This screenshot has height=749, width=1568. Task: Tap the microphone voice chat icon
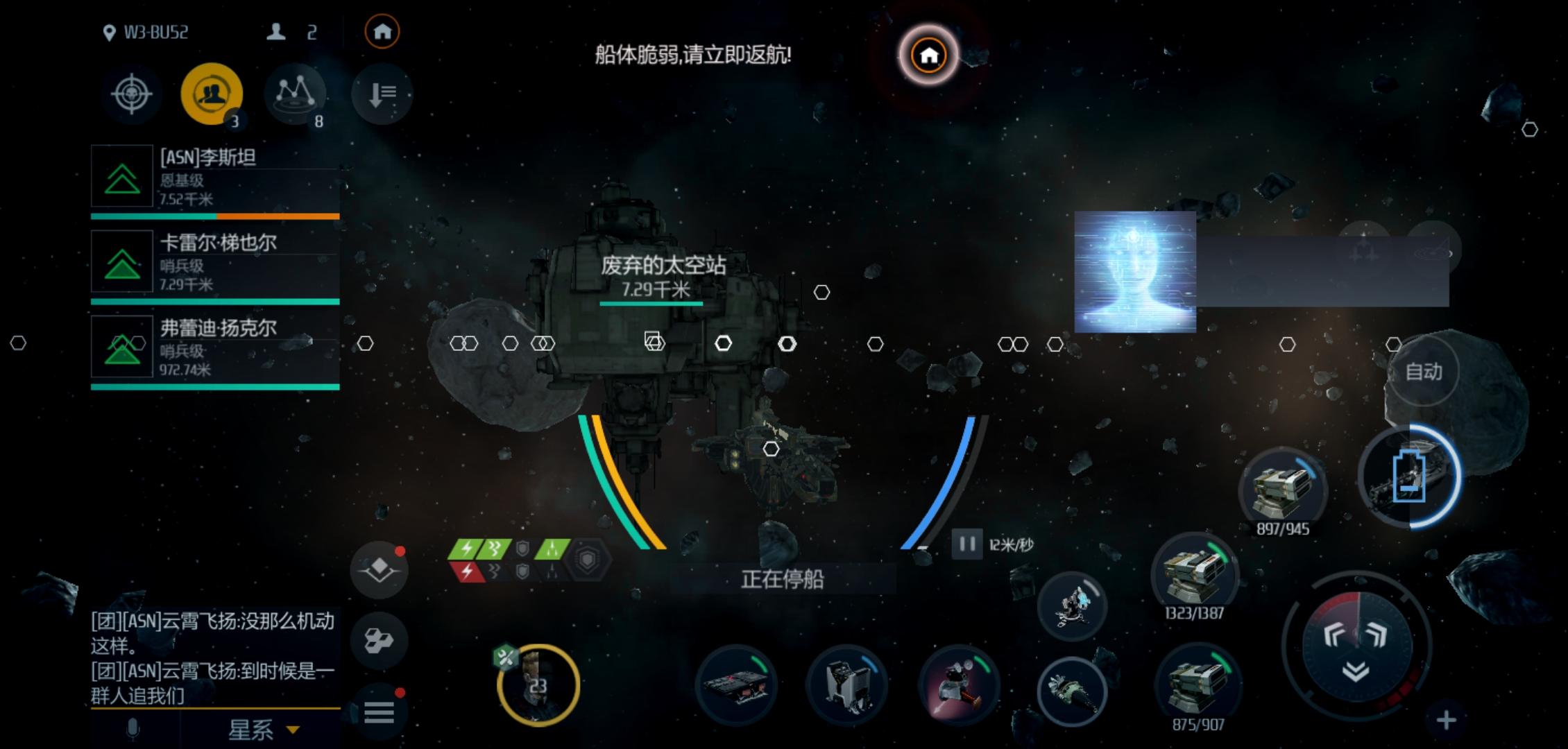click(133, 730)
